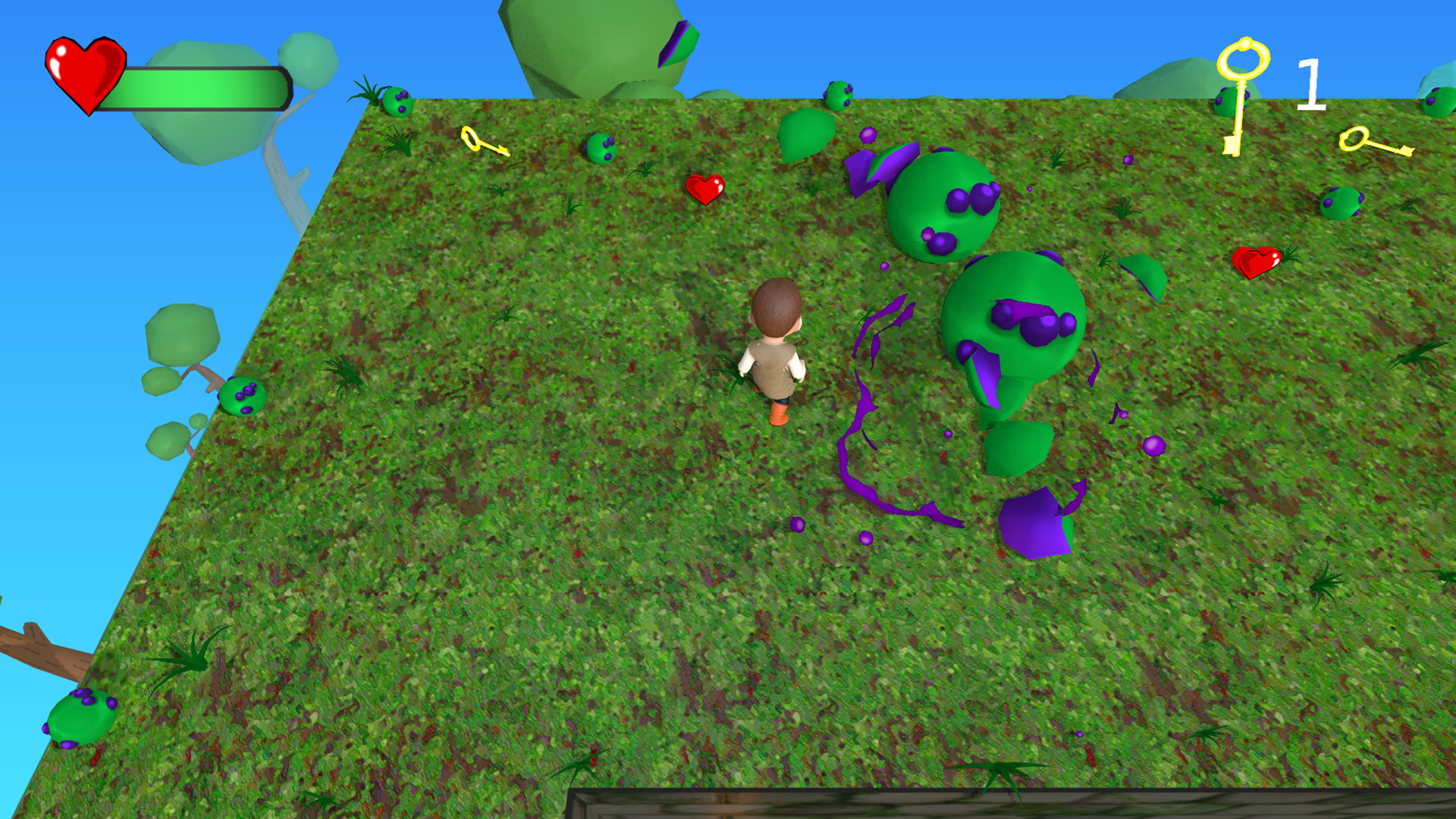
Task: Pick up the yellow key near the top-left grass
Action: pyautogui.click(x=485, y=141)
